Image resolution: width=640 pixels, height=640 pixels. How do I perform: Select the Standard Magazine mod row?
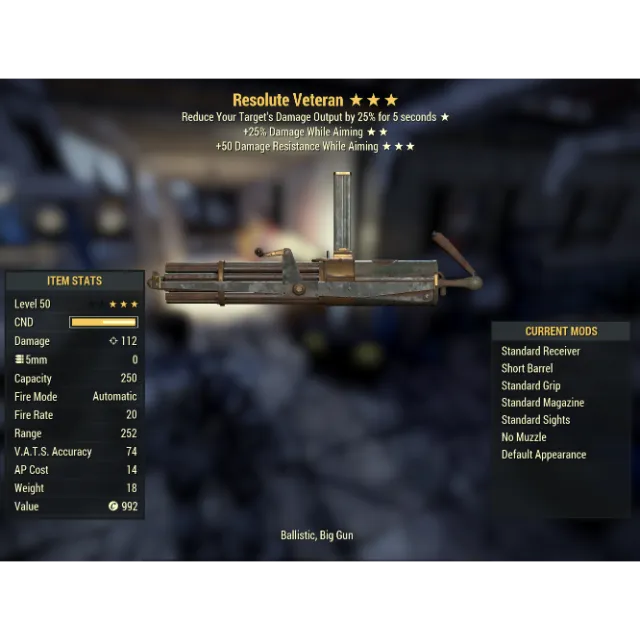542,403
